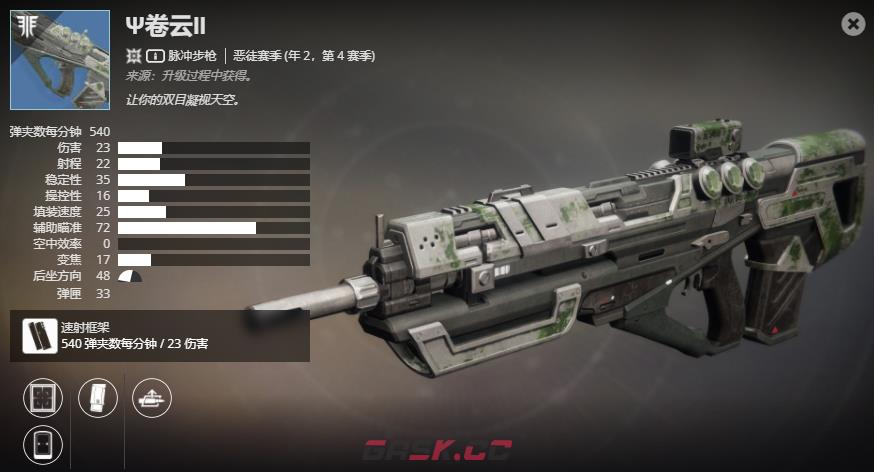874x472 pixels.
Task: Choose the four-square sight perk icon
Action: point(43,398)
